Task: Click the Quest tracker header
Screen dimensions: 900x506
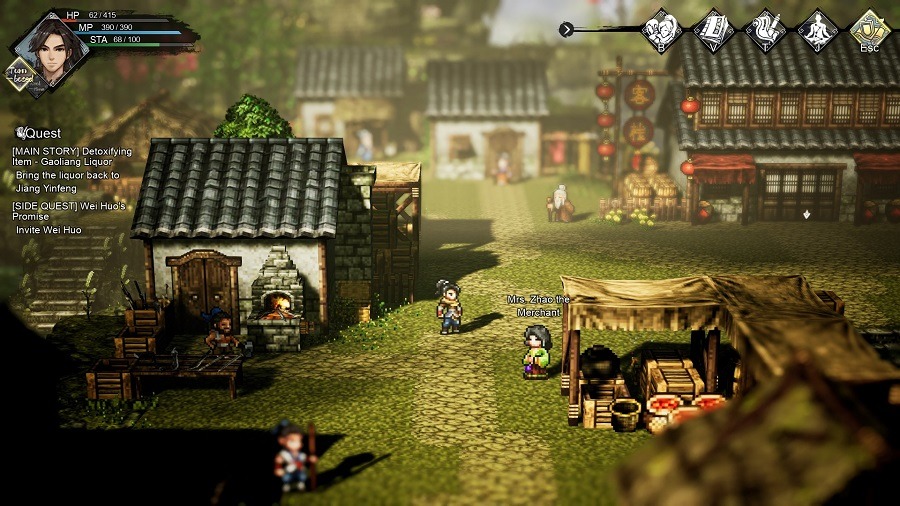Action: pyautogui.click(x=39, y=133)
